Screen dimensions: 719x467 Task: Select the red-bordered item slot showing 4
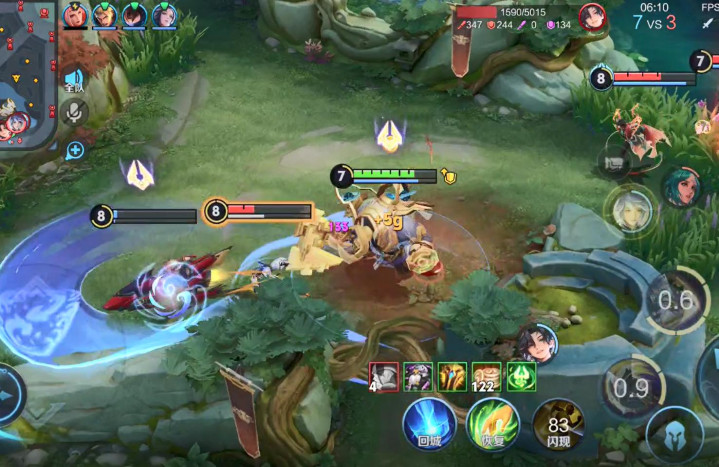click(384, 376)
